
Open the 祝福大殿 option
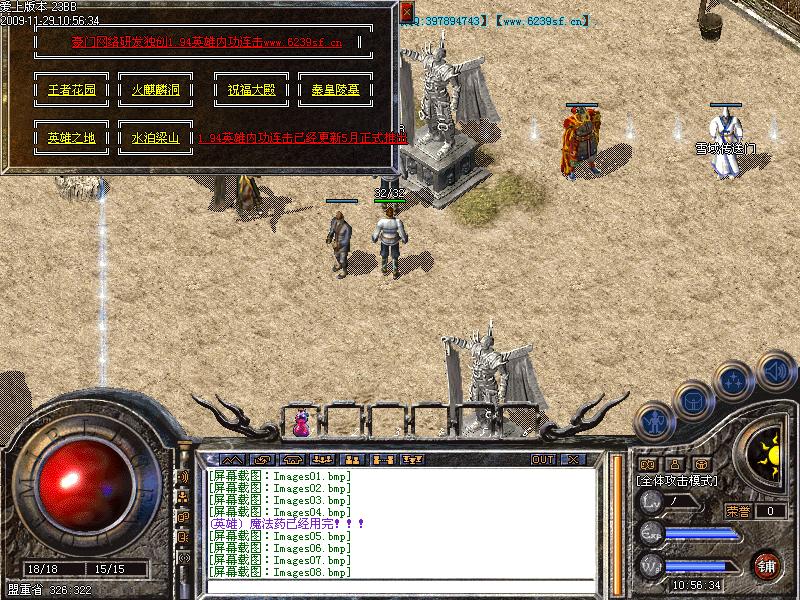tap(252, 89)
